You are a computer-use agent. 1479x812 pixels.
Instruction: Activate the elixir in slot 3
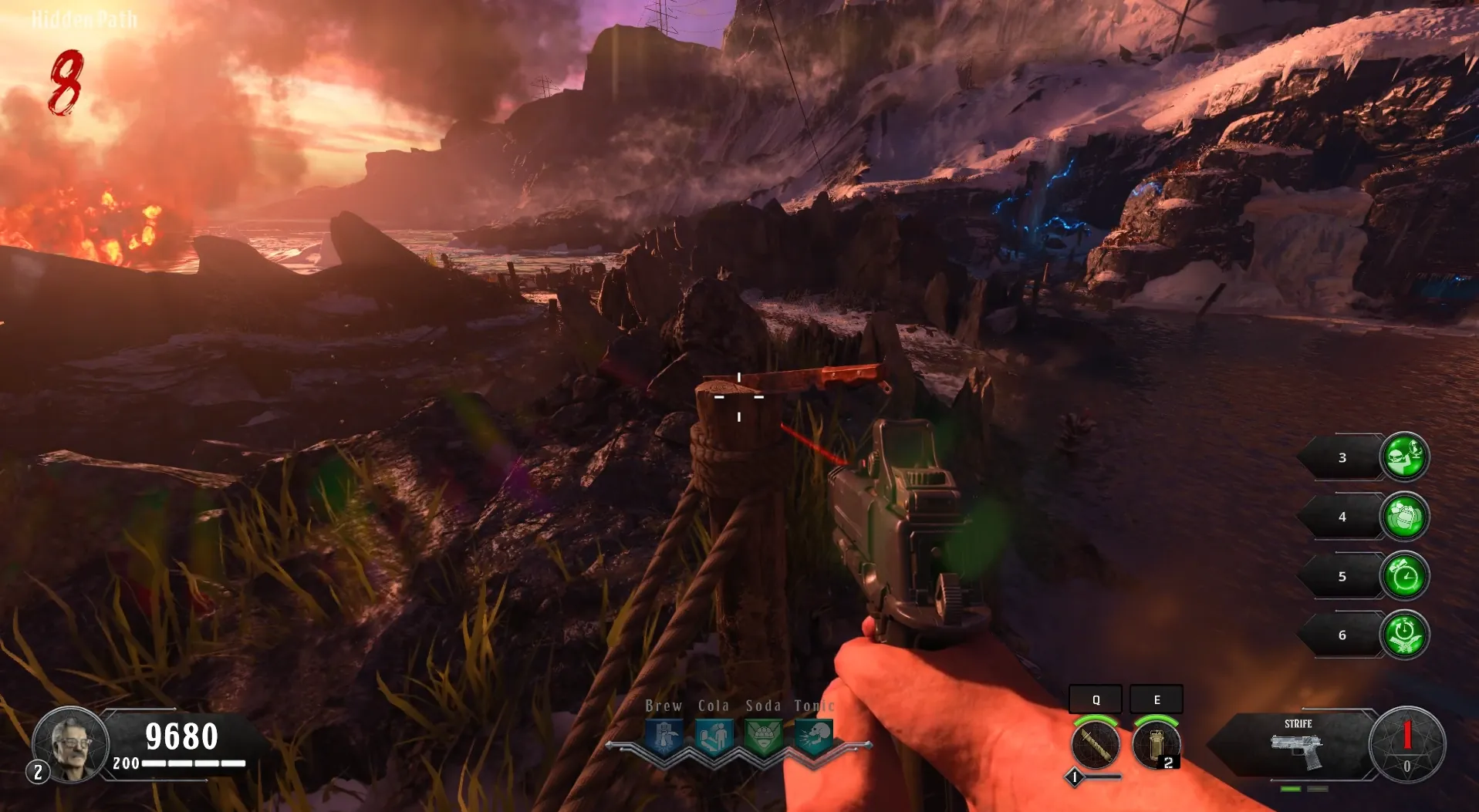(1403, 457)
